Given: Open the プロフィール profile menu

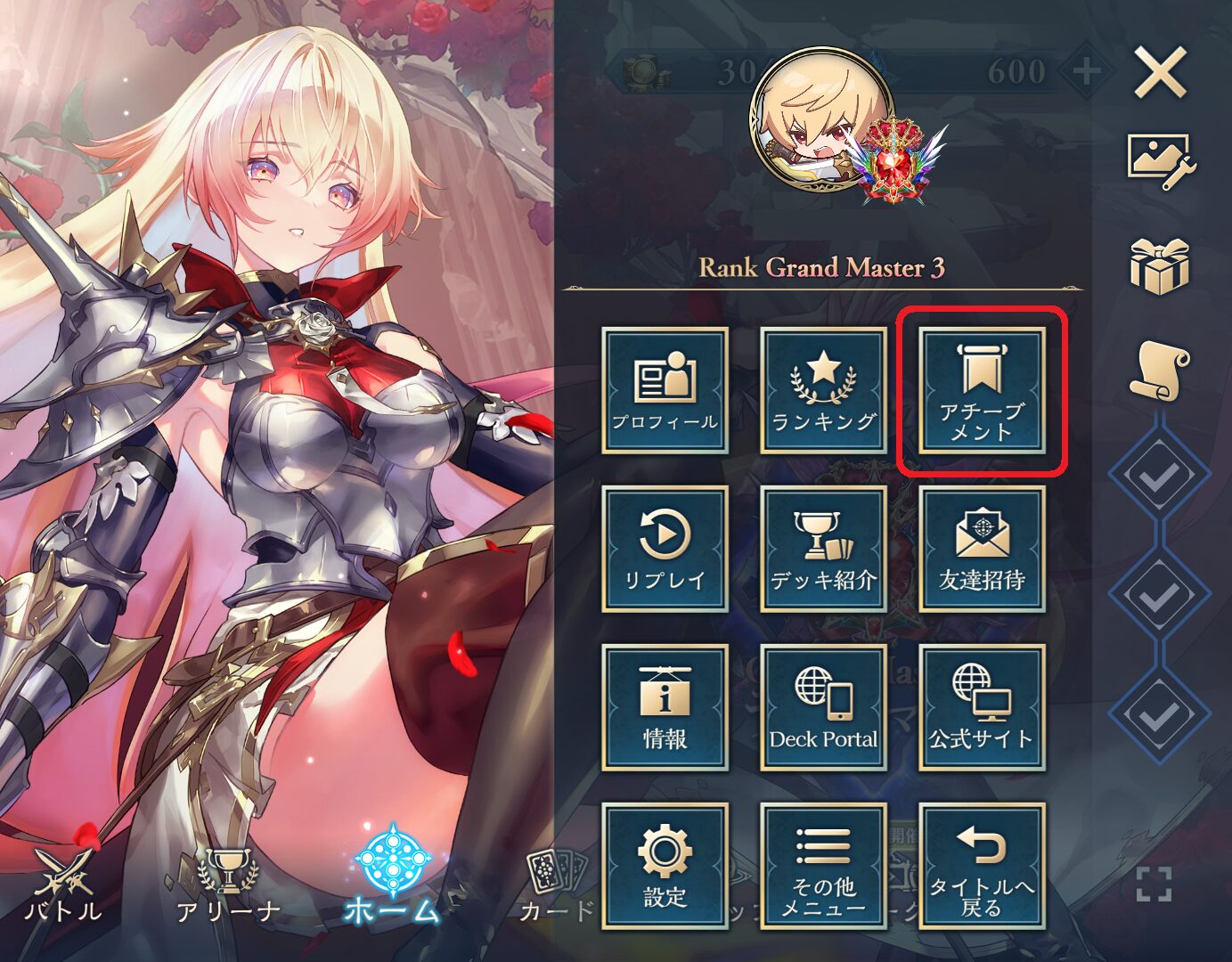Looking at the screenshot, I should (665, 390).
